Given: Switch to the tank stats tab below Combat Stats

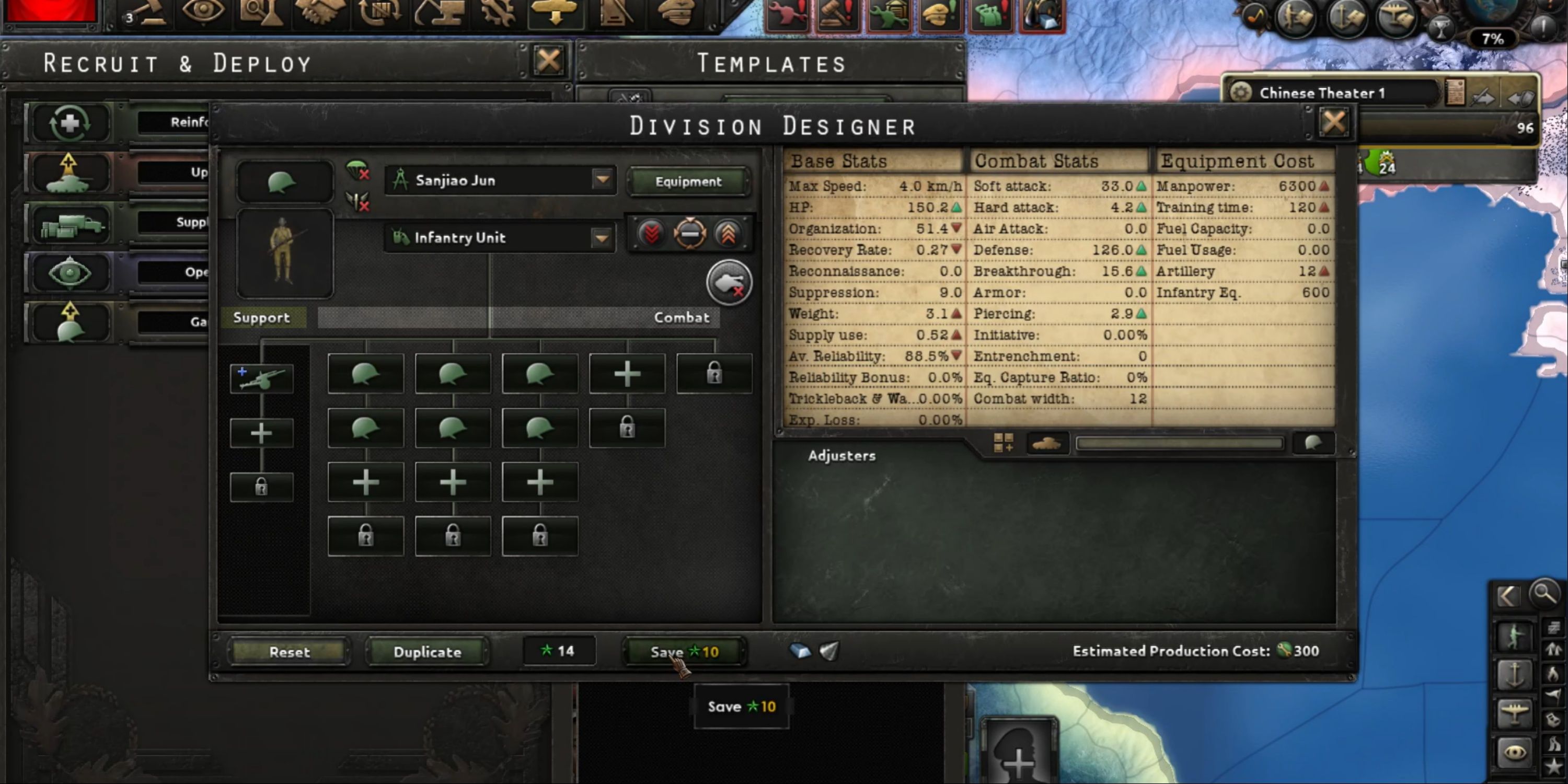Looking at the screenshot, I should click(1048, 443).
